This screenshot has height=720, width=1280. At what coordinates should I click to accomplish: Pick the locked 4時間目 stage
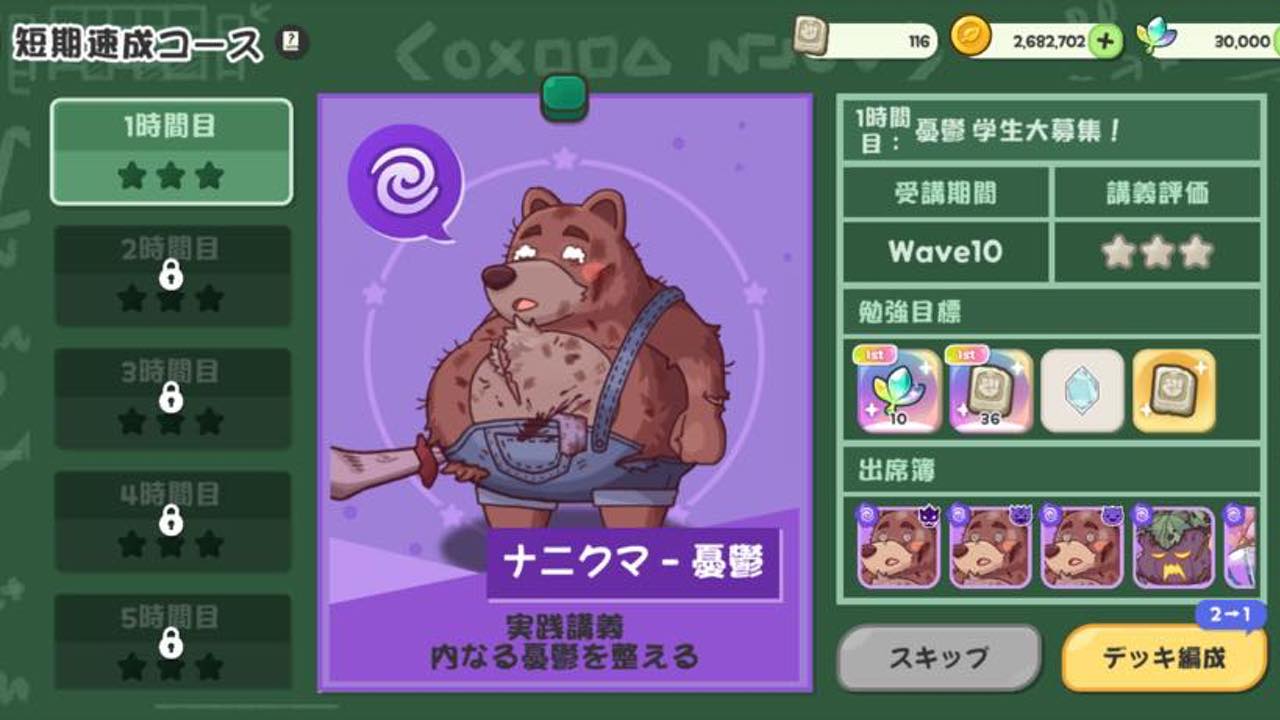172,521
